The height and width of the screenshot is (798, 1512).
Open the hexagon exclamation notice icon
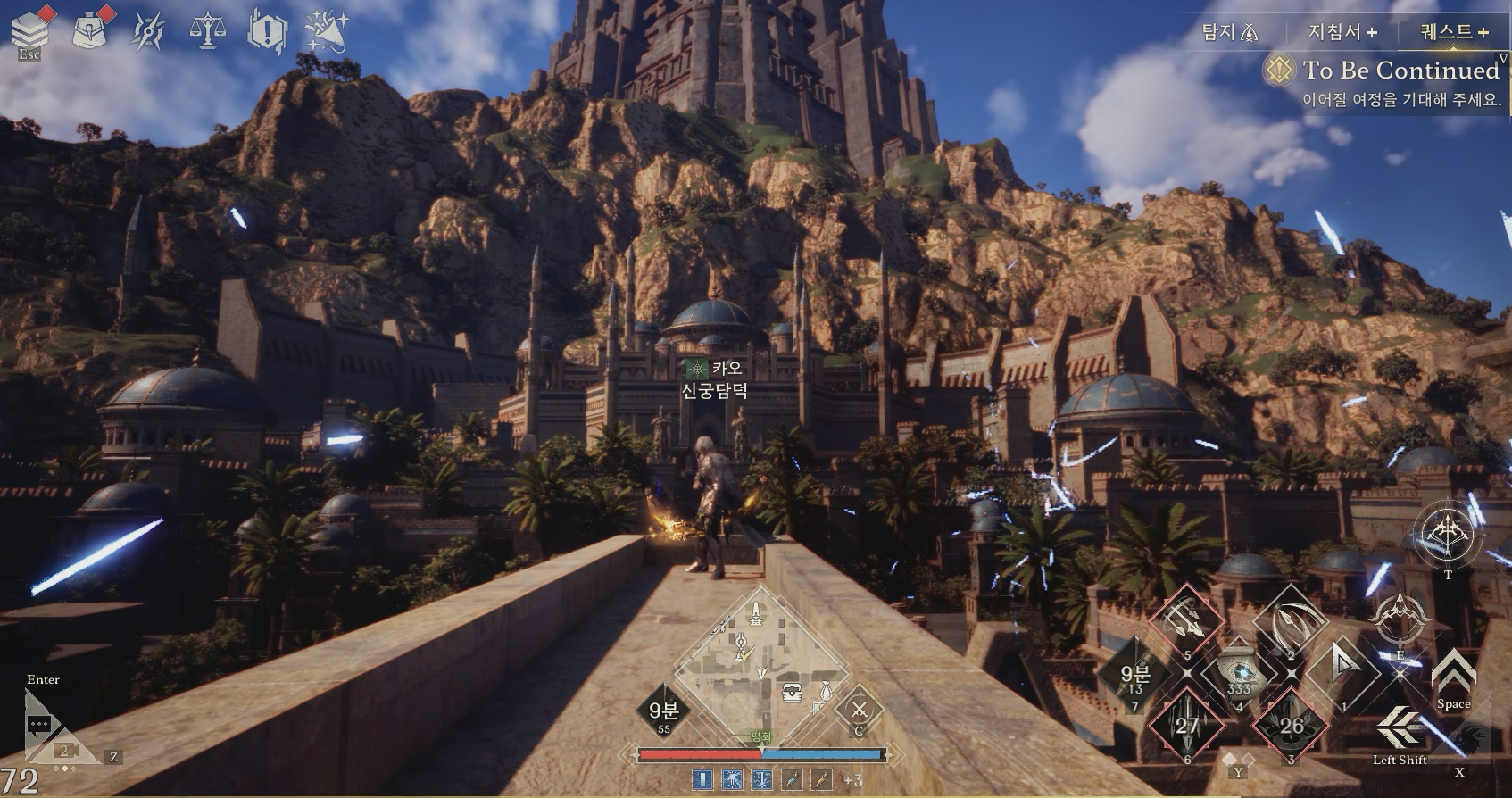point(266,31)
